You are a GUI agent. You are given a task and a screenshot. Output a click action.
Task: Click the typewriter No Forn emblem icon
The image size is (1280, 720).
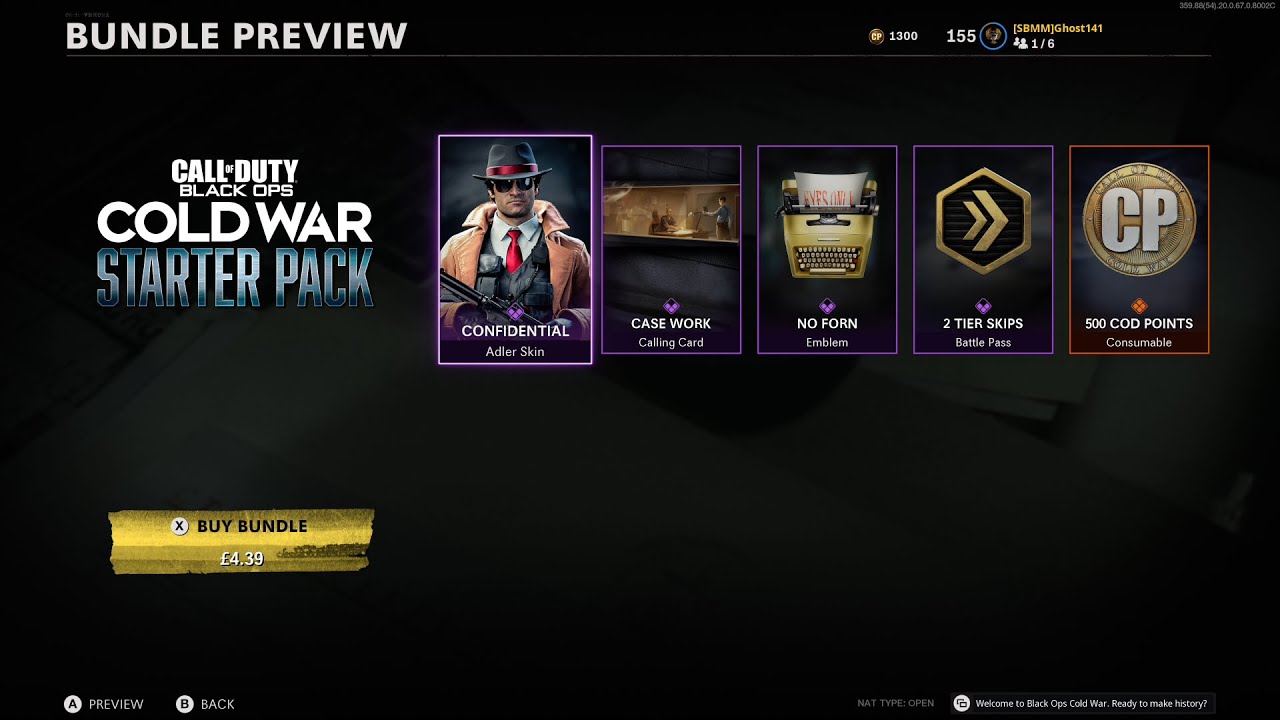(827, 225)
